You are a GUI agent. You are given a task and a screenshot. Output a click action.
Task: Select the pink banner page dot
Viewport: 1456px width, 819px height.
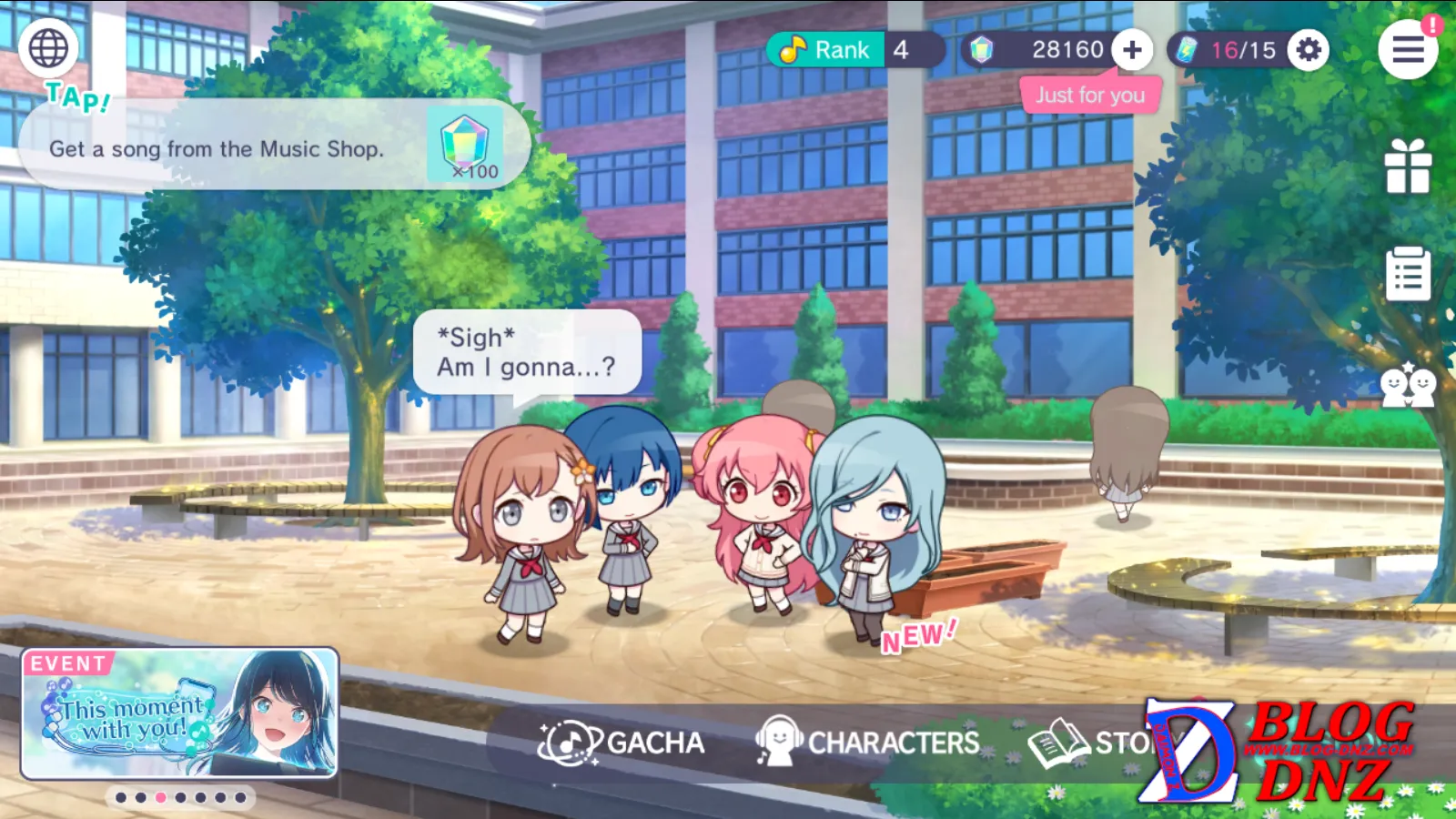(161, 797)
